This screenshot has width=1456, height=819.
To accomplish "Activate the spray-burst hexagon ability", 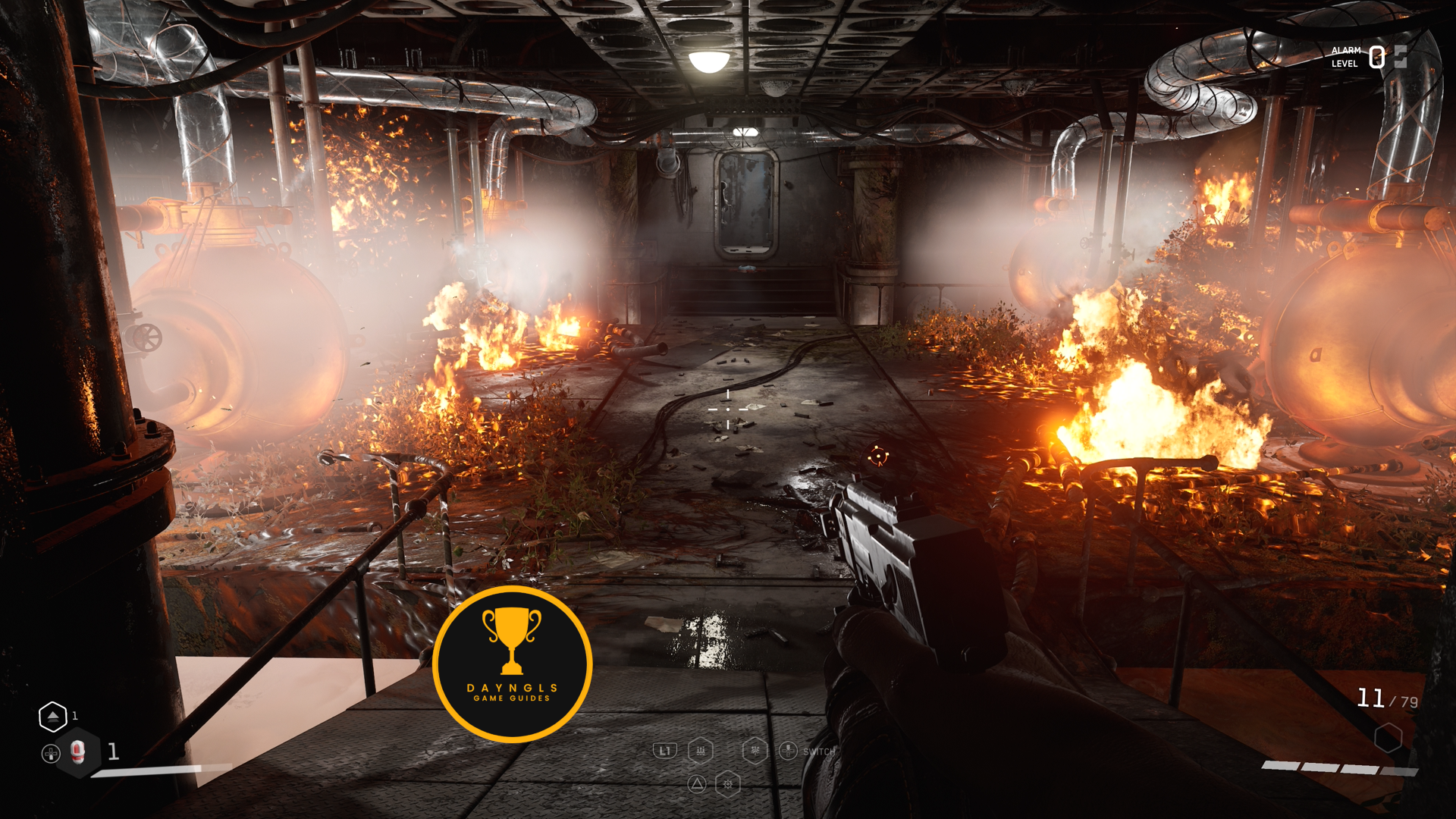I will click(755, 751).
